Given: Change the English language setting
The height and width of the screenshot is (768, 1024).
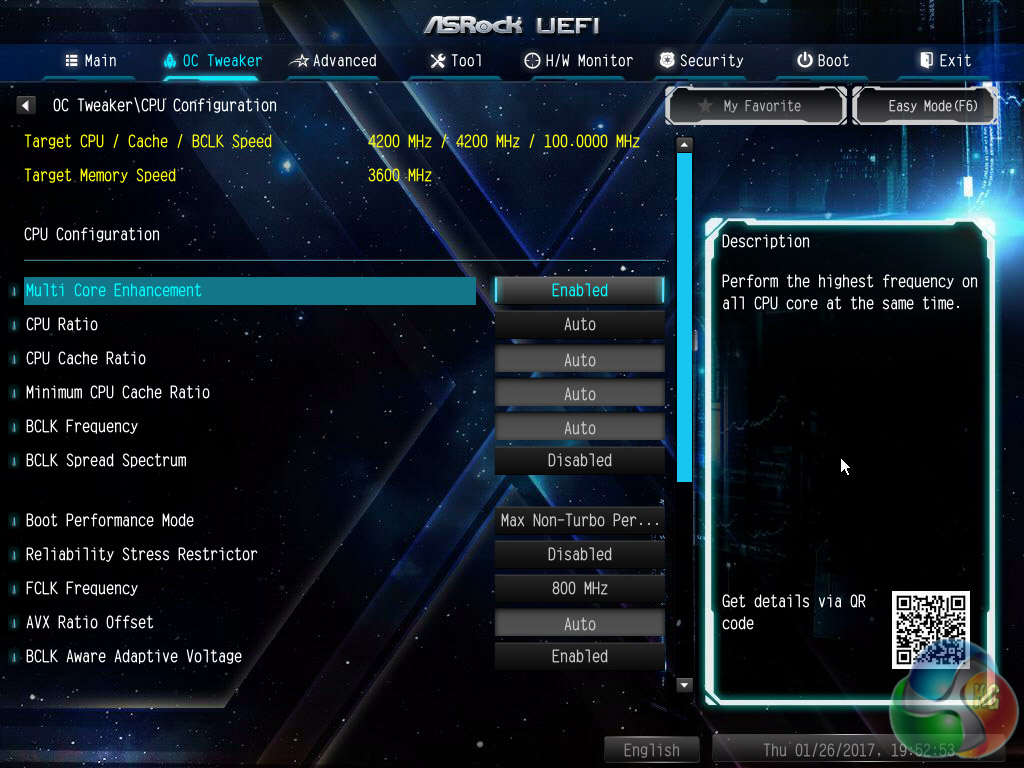Looking at the screenshot, I should pyautogui.click(x=652, y=750).
